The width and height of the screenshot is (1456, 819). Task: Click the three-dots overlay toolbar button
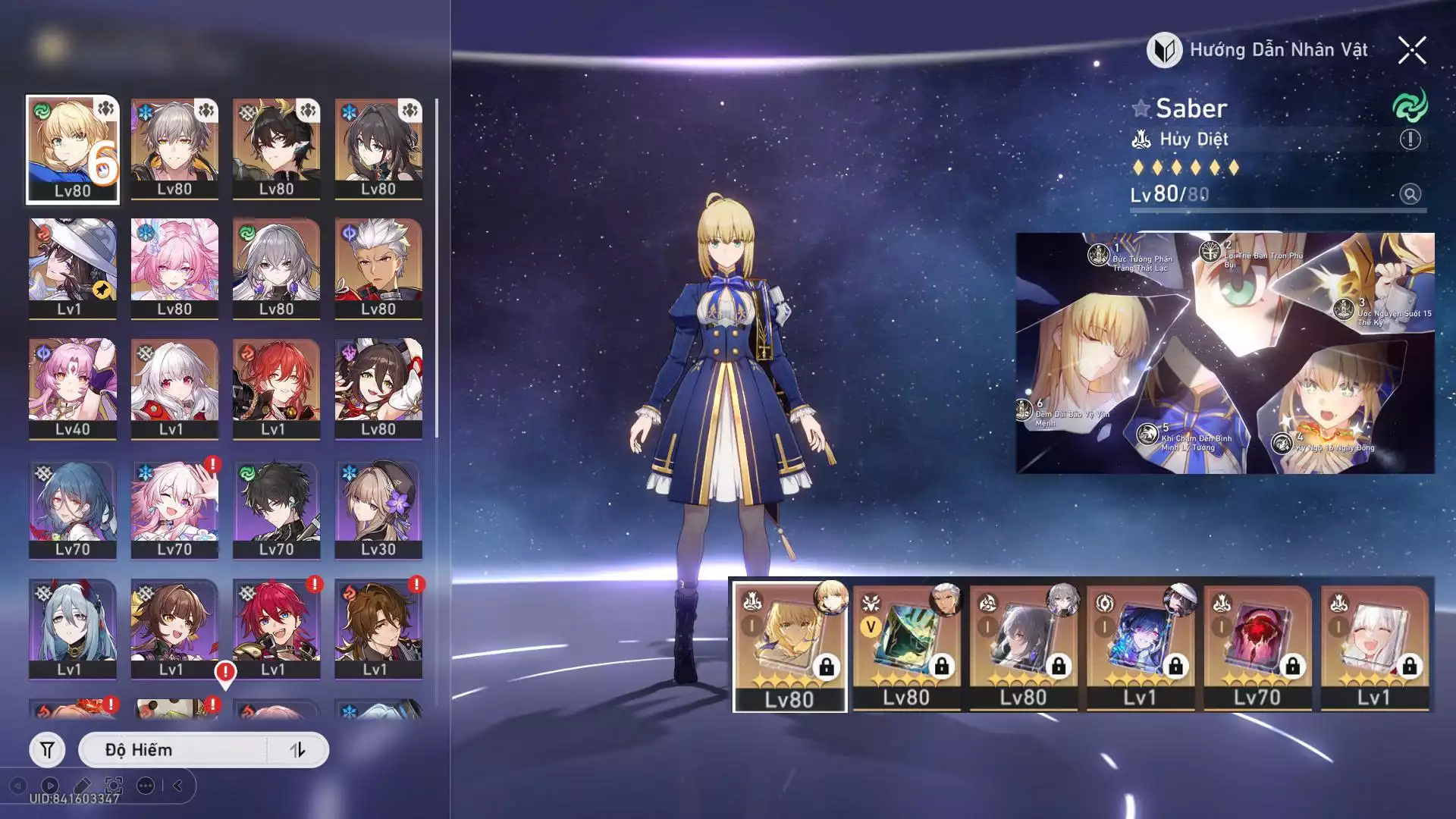point(146,786)
